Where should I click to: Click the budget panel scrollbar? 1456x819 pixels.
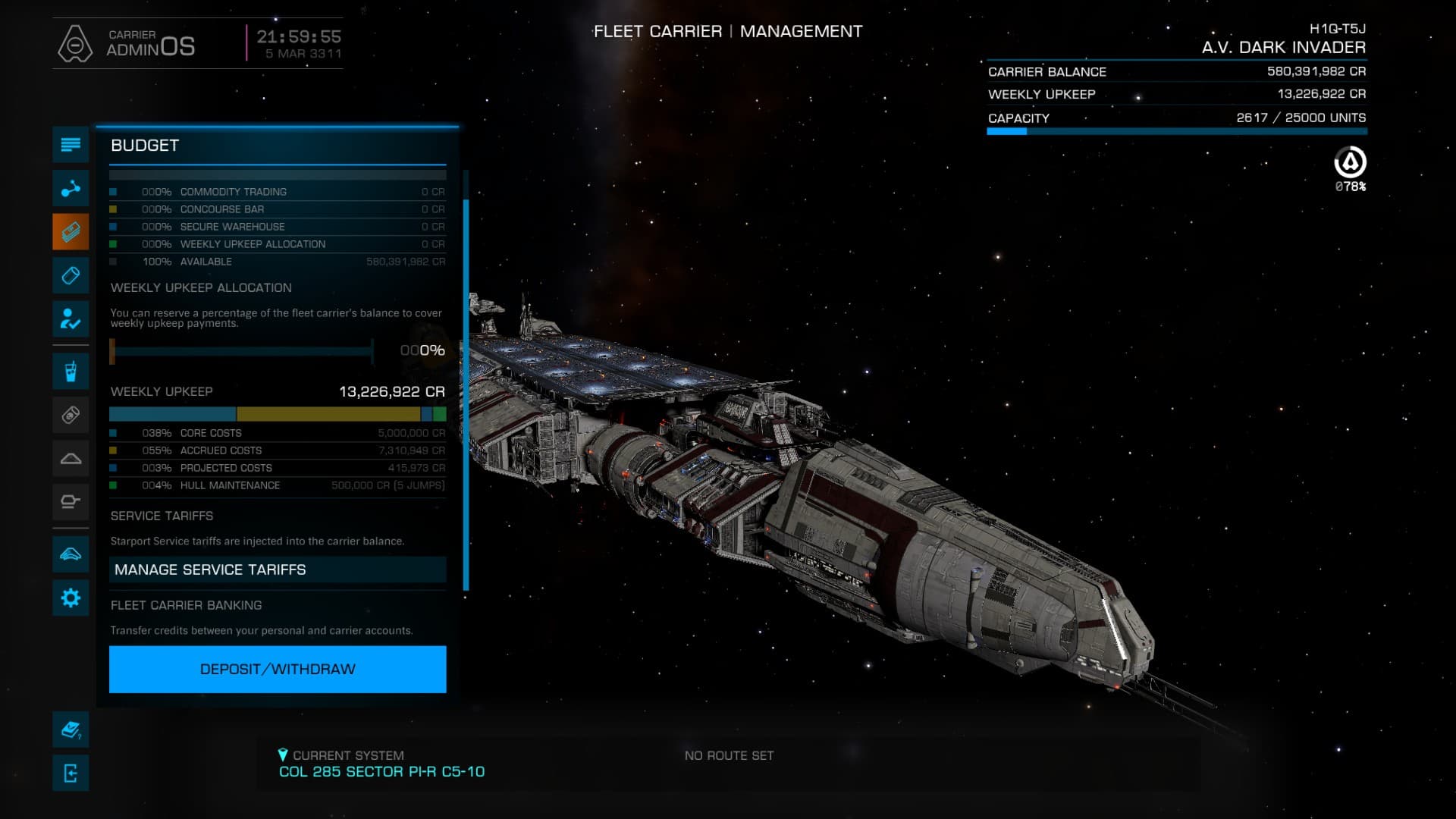(466, 394)
